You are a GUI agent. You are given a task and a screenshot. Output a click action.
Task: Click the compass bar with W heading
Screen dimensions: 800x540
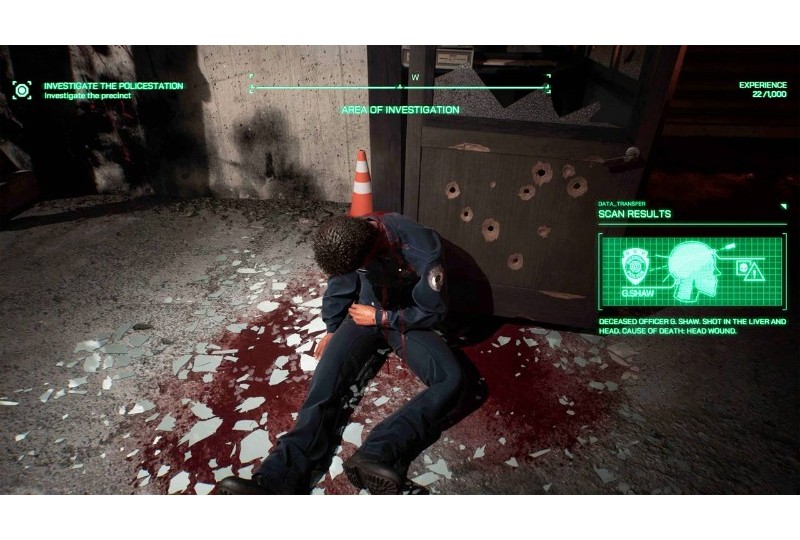click(x=400, y=87)
